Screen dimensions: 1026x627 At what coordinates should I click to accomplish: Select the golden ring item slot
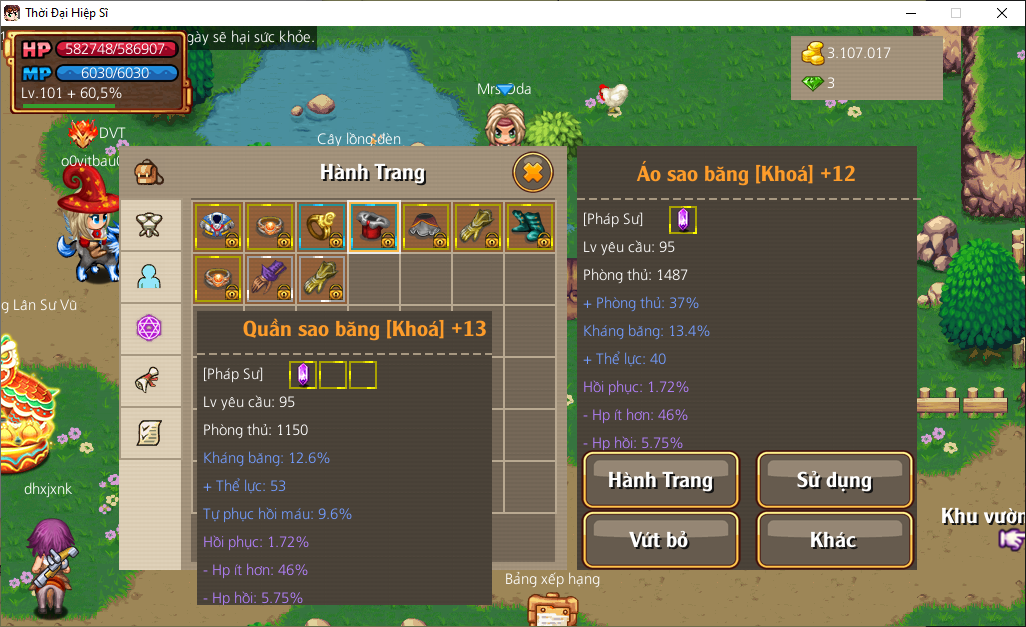322,226
